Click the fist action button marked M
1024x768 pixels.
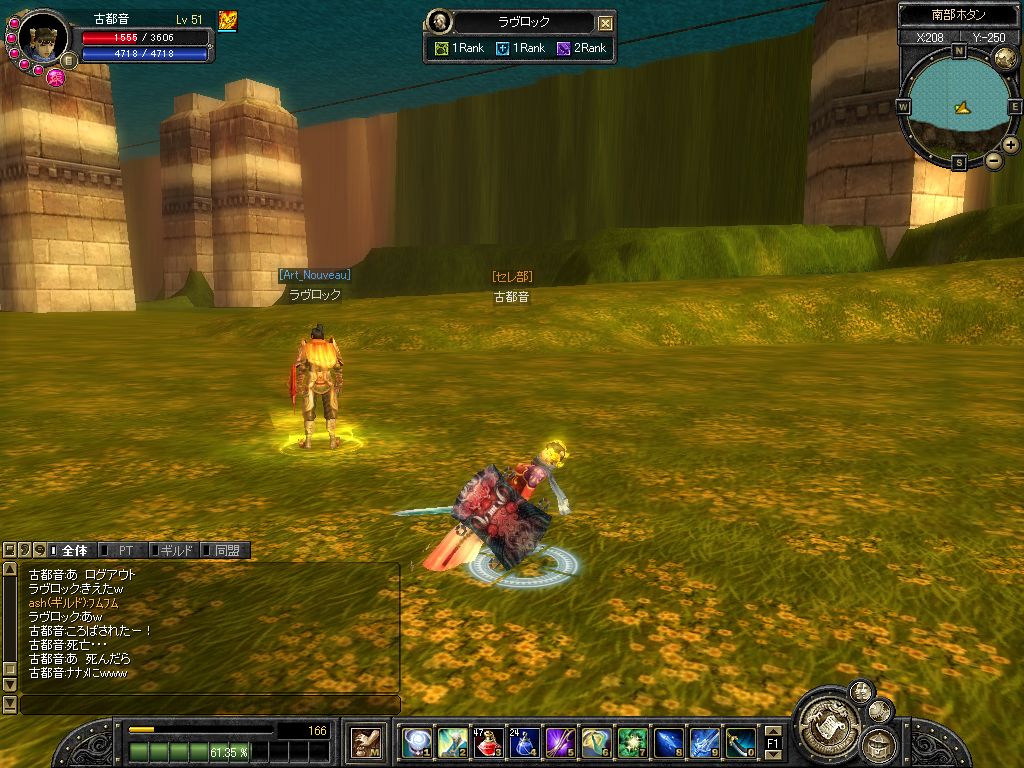coord(366,742)
